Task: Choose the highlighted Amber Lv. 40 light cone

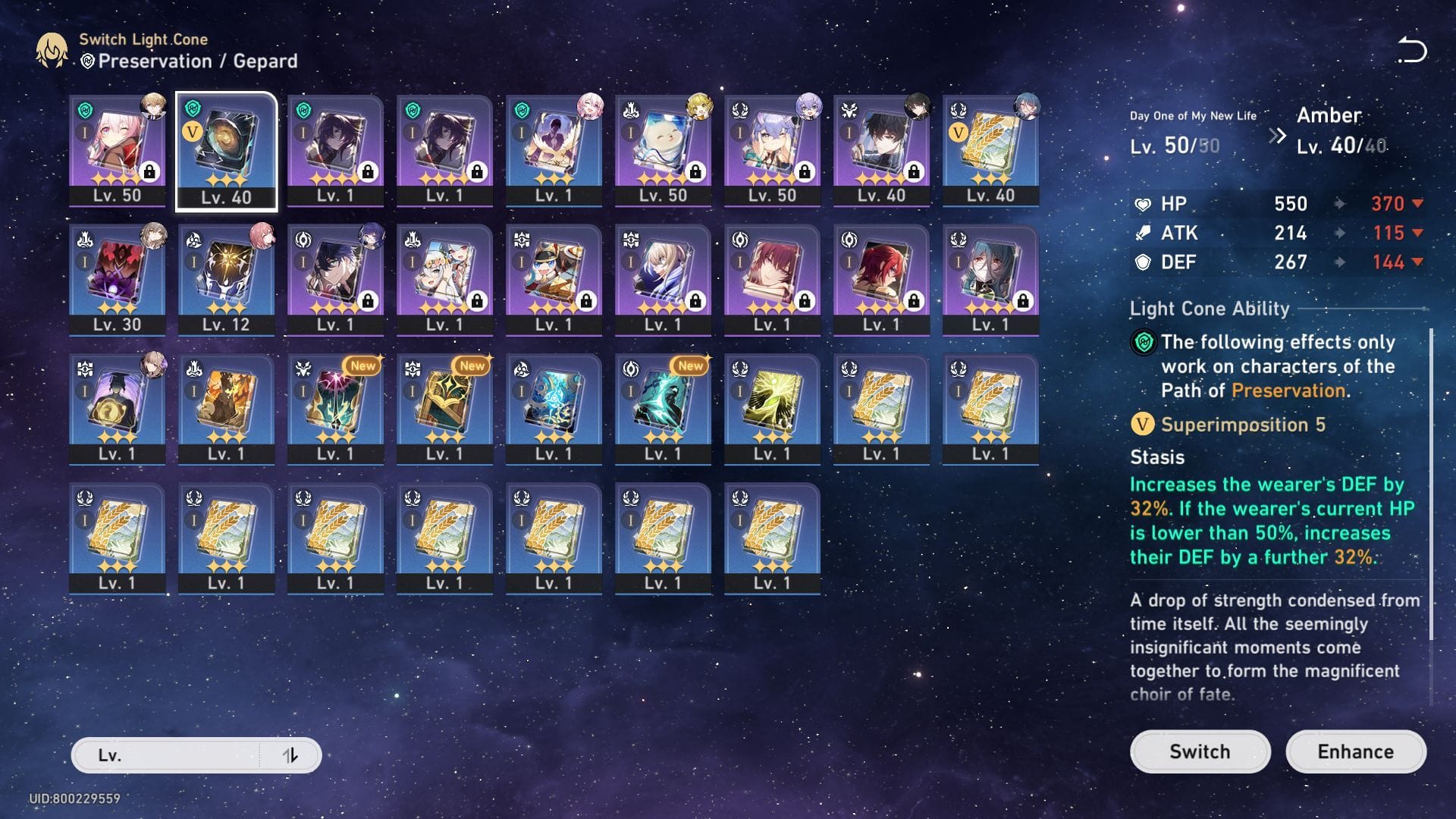Action: click(226, 150)
